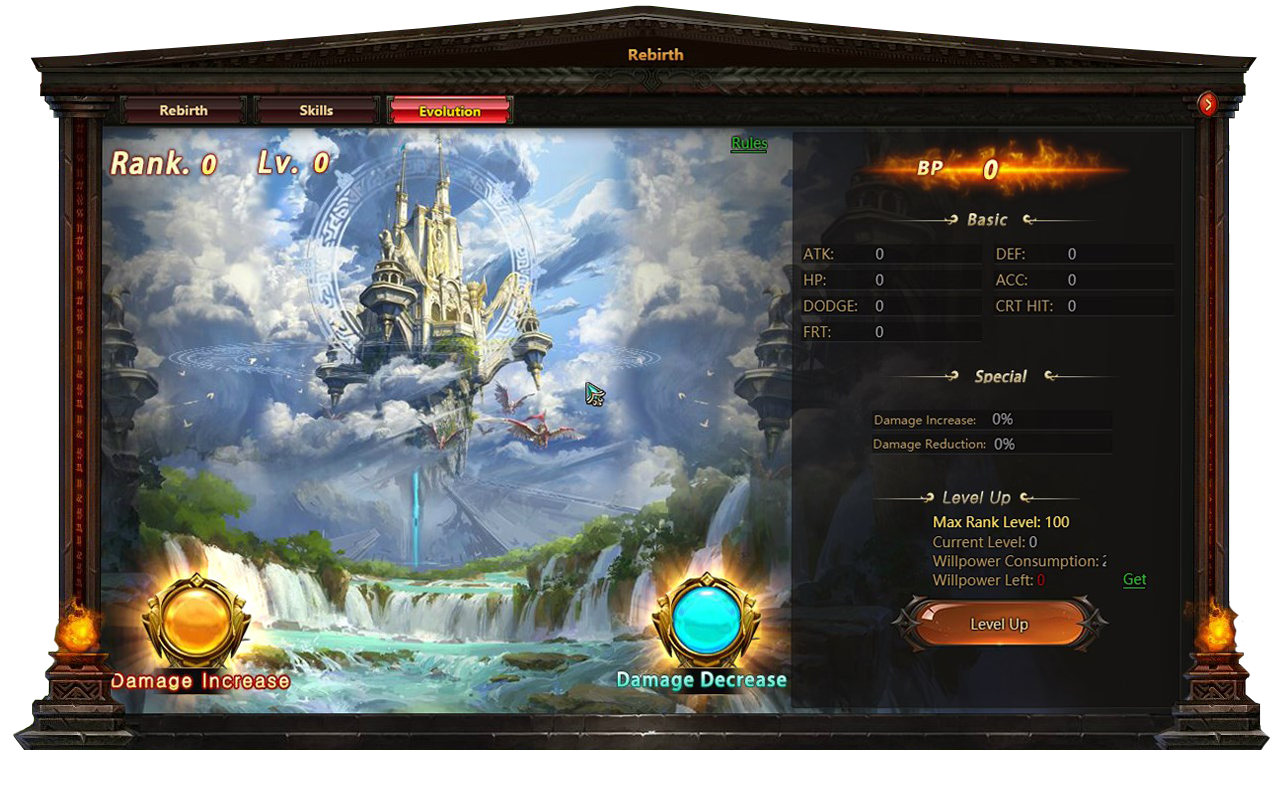Select the Evolution tab

450,111
